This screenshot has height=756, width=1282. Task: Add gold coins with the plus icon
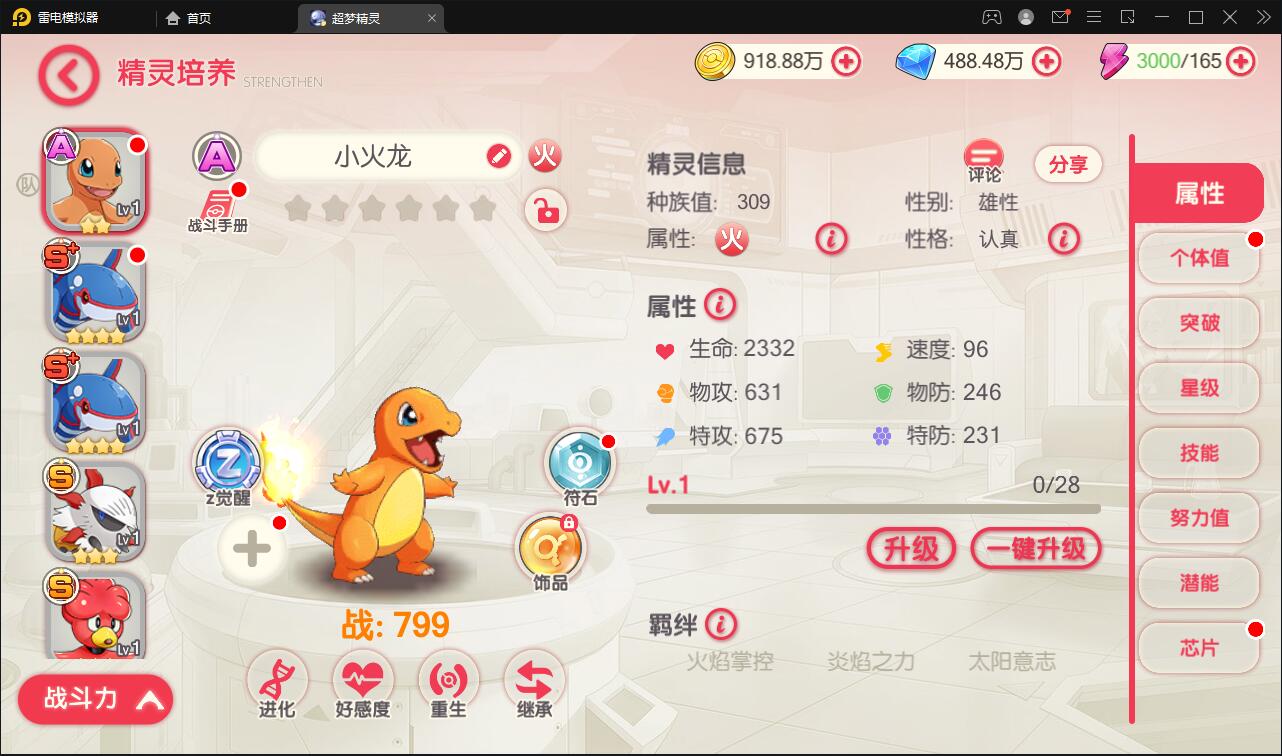coord(847,61)
